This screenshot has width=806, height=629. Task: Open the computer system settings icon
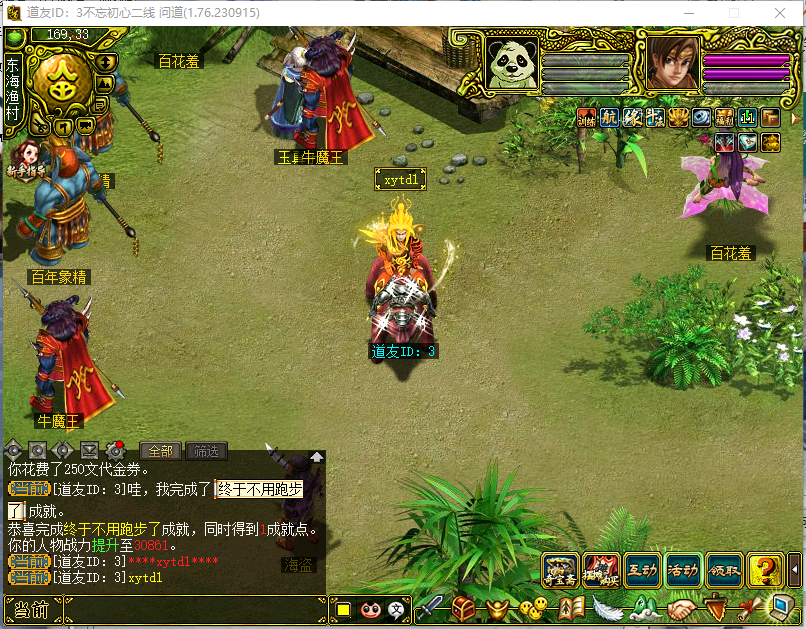click(781, 607)
